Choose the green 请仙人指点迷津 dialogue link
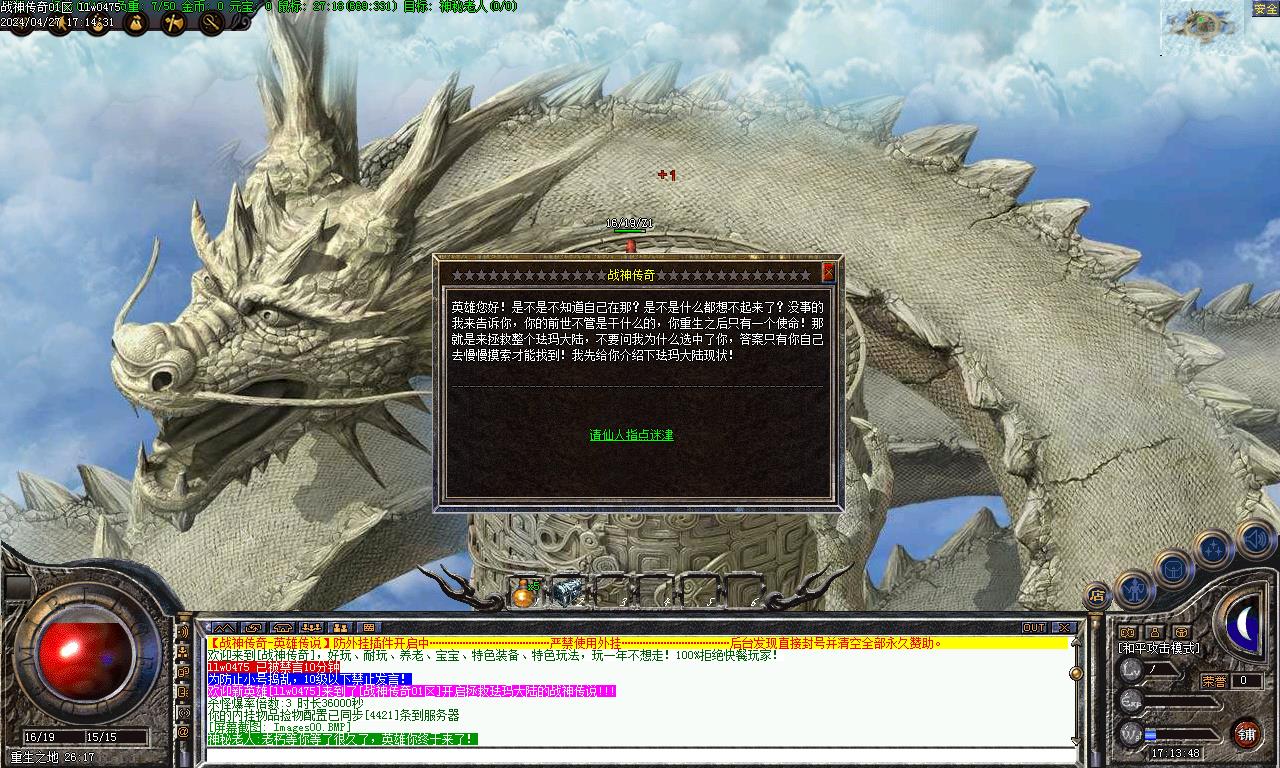 631,435
